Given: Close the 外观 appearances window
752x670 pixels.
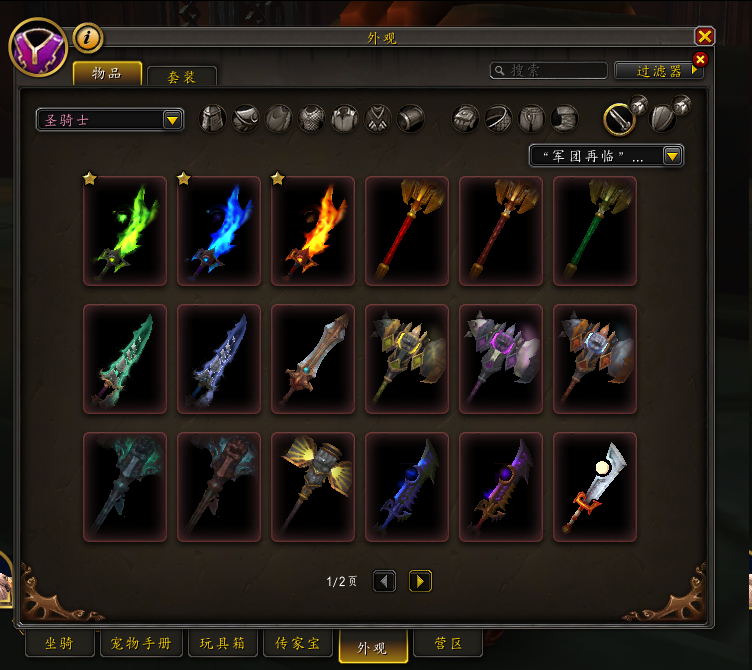Looking at the screenshot, I should point(705,37).
